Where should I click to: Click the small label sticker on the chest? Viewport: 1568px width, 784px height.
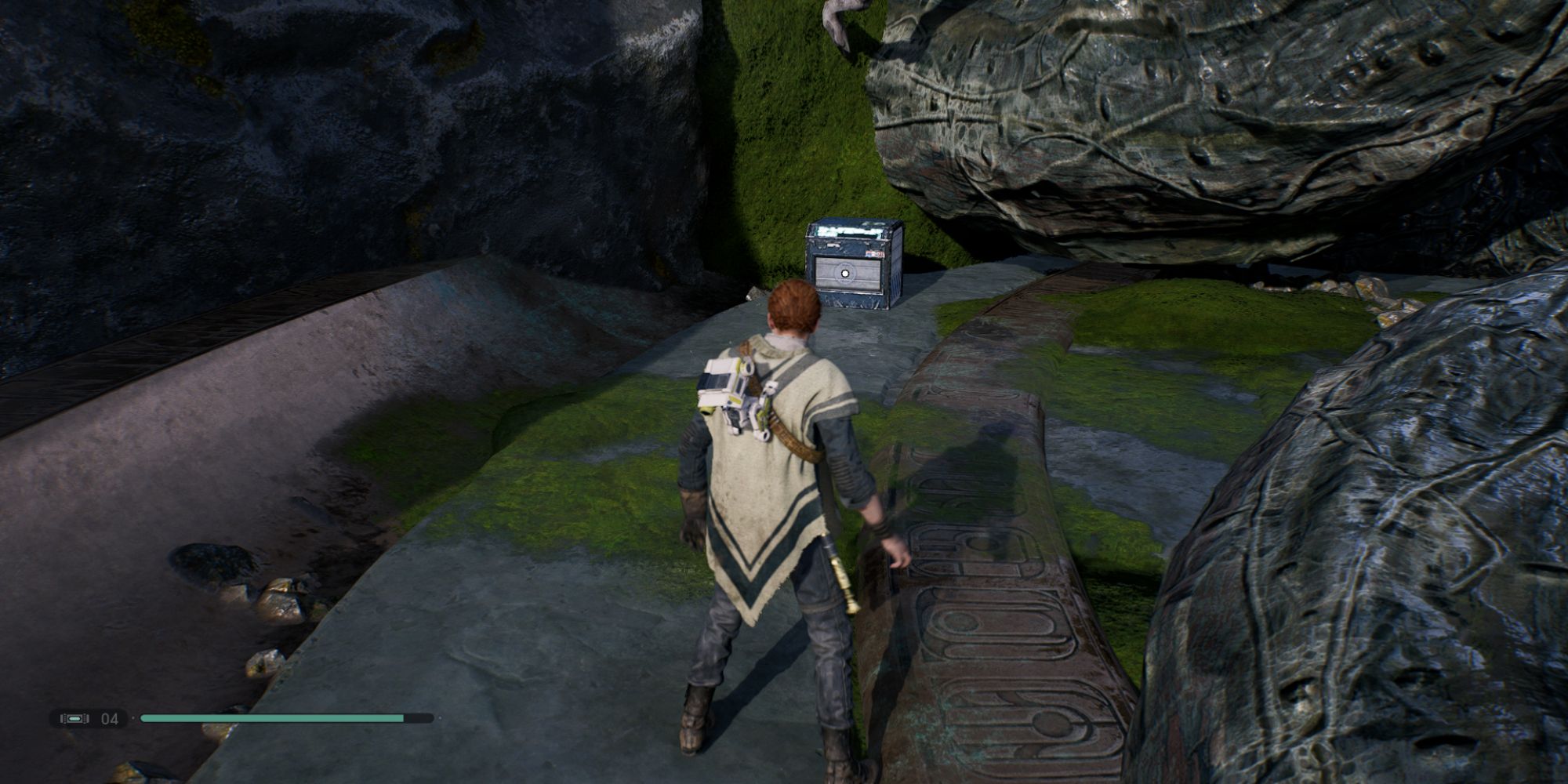[873, 253]
